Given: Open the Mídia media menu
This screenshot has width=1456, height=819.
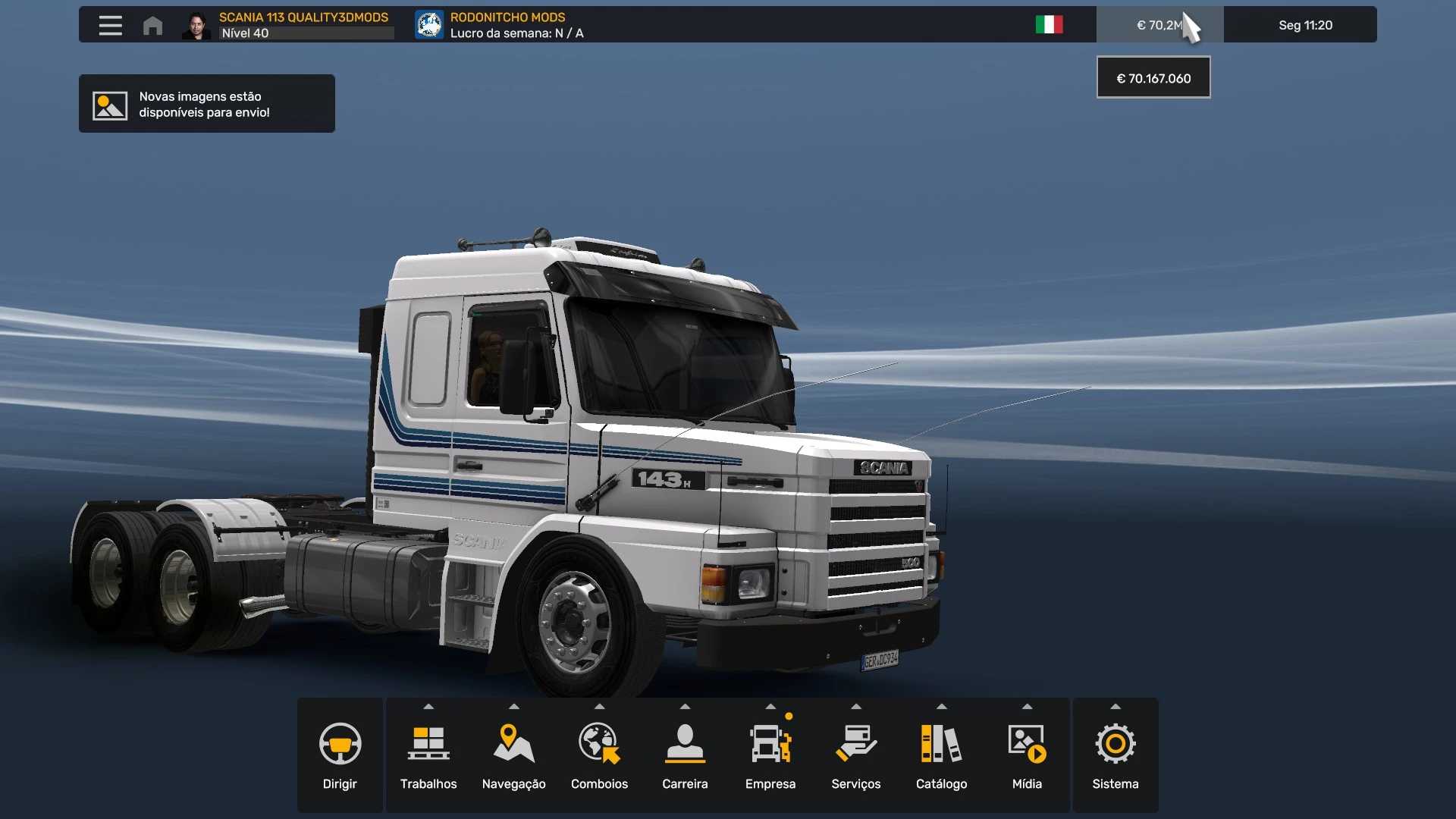Looking at the screenshot, I should (x=1027, y=756).
